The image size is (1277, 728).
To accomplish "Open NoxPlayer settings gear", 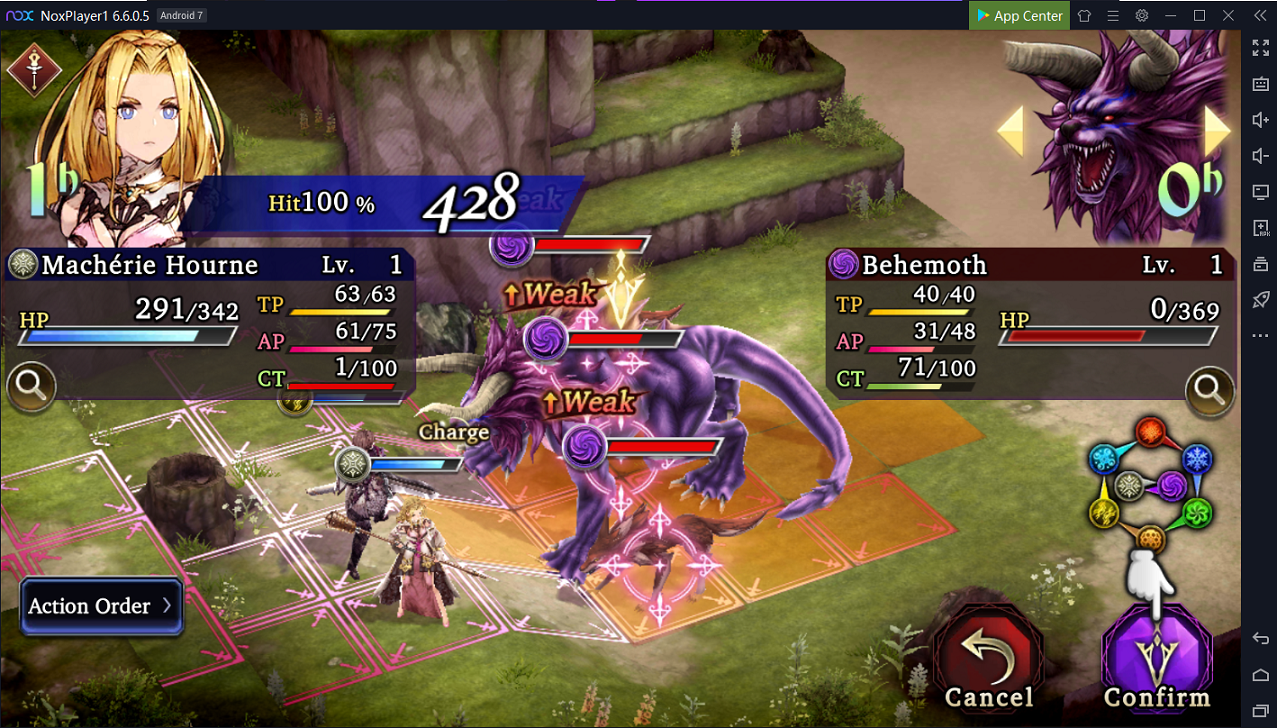I will click(x=1142, y=16).
